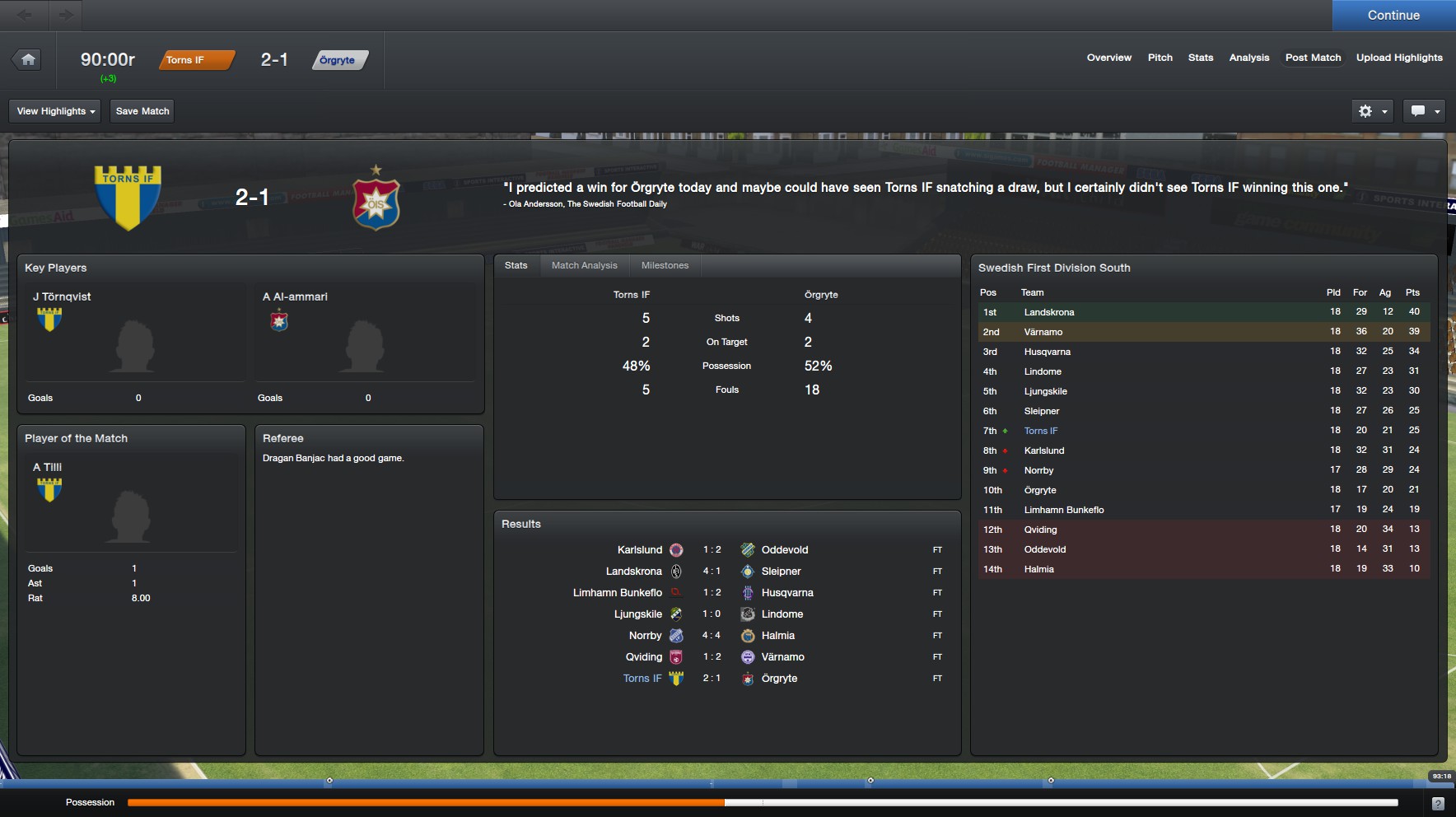Open the Analysis view
This screenshot has width=1456, height=817.
pos(1248,58)
